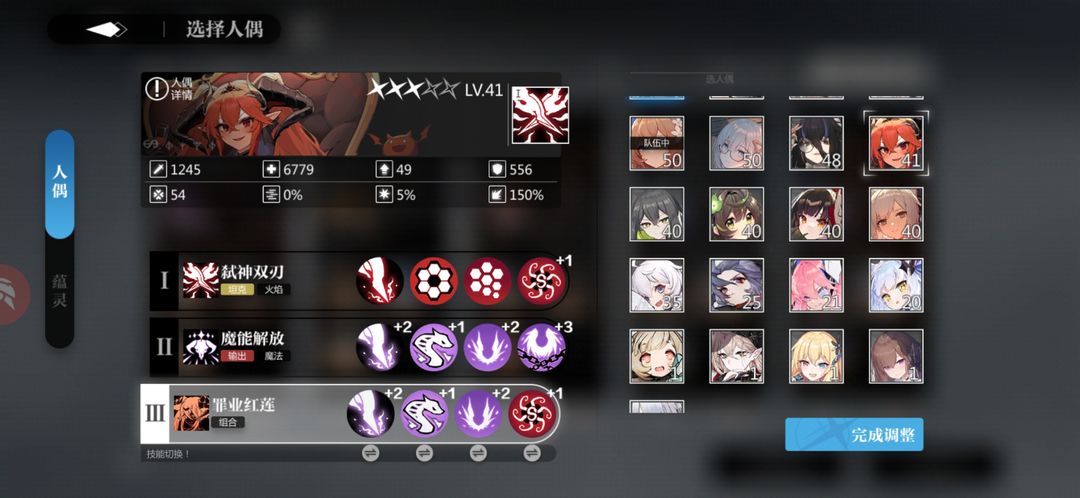Select the level 35 white-haired doll
Screen dimensions: 1080x498
click(x=656, y=285)
